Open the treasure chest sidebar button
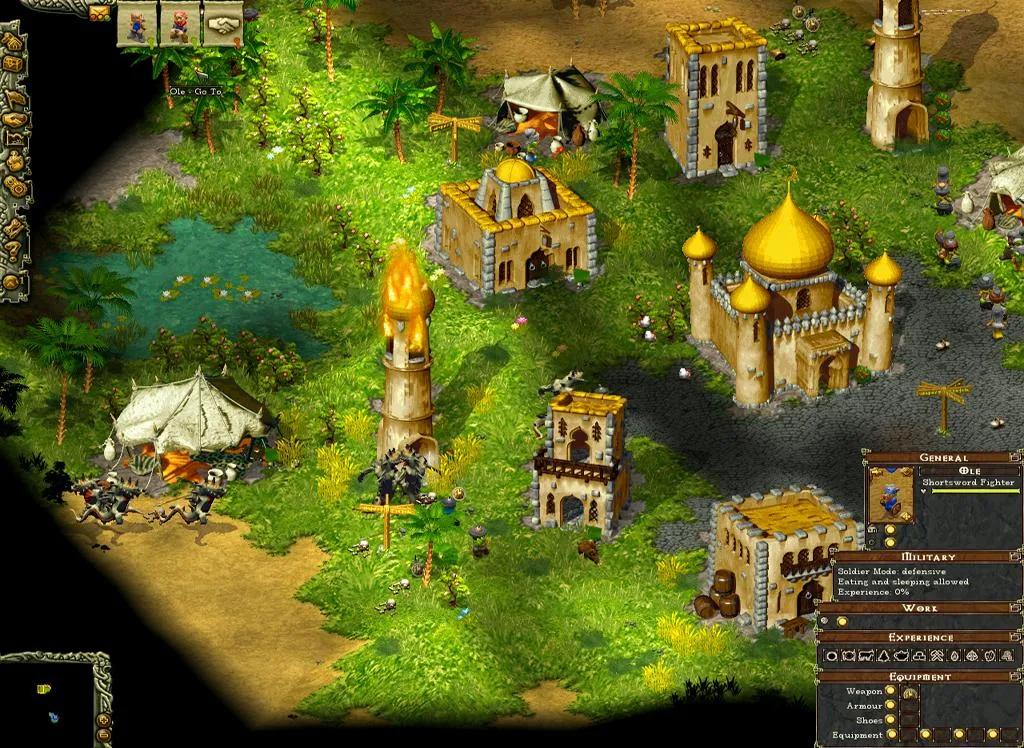This screenshot has width=1024, height=748. [13, 64]
